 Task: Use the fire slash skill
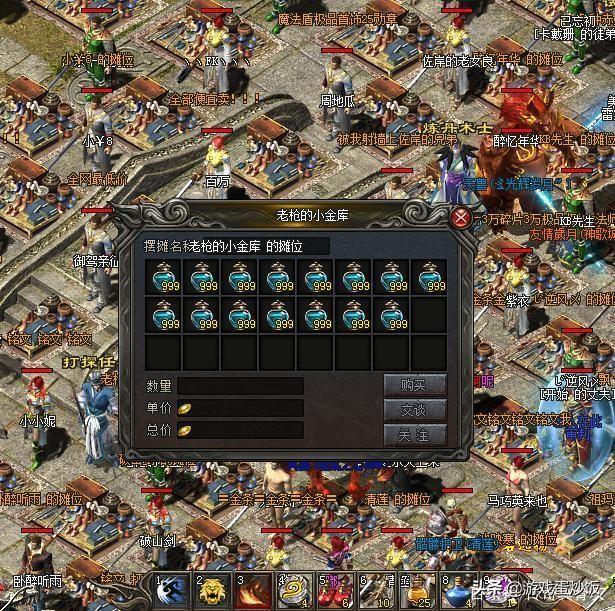coord(253,590)
